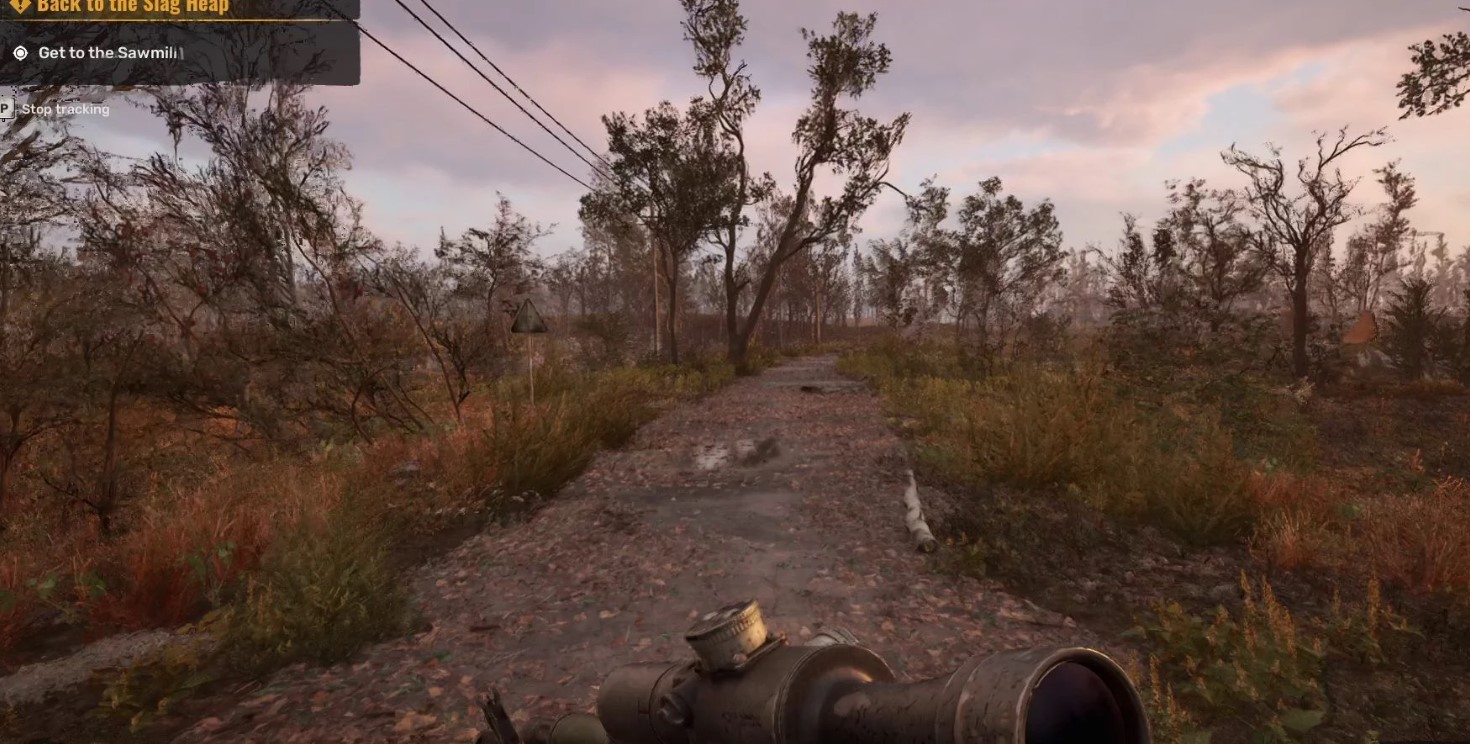Click the 'Get to the Sawmill' objective

pyautogui.click(x=110, y=53)
